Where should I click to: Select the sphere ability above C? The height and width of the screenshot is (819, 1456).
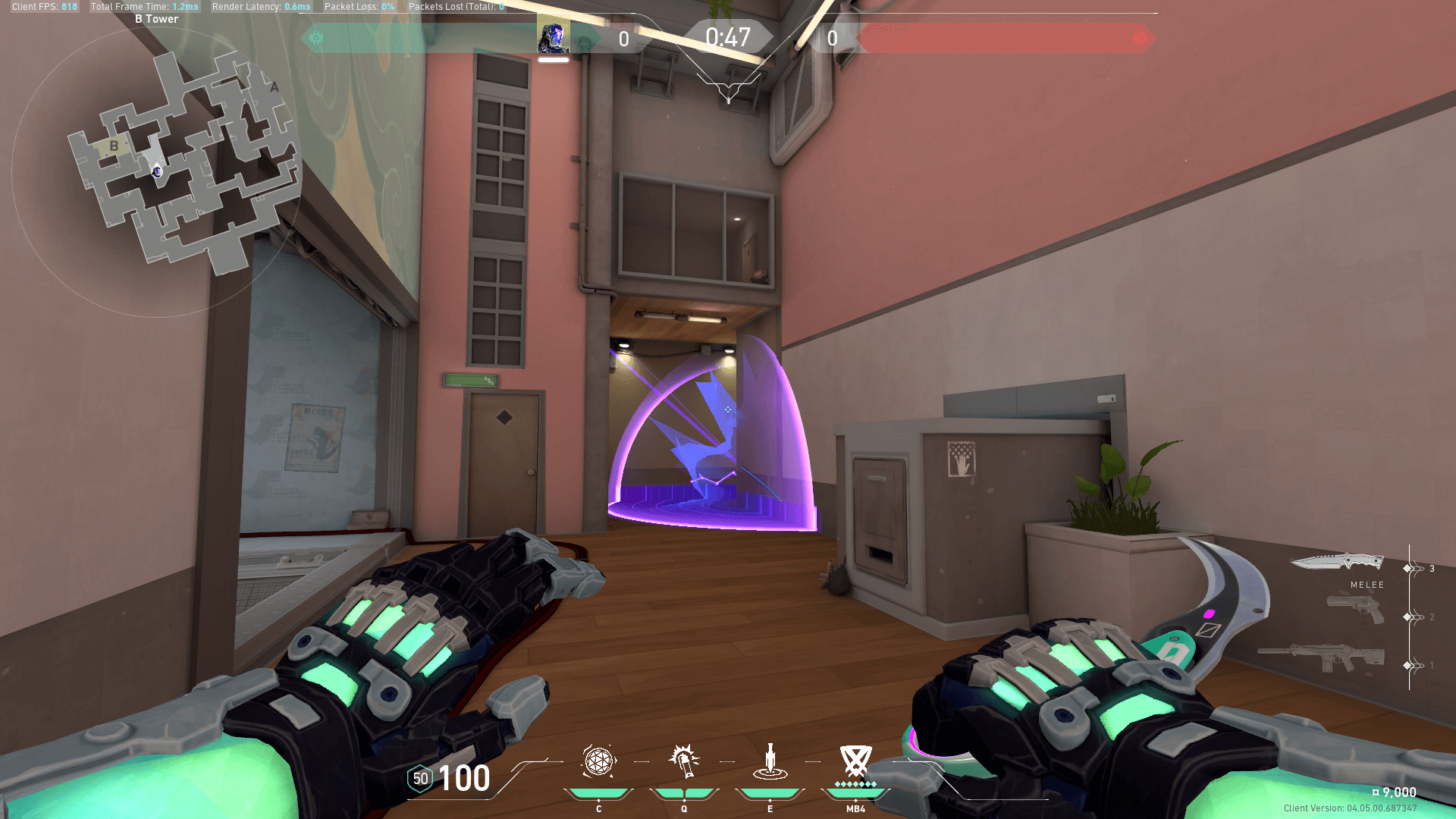[598, 761]
